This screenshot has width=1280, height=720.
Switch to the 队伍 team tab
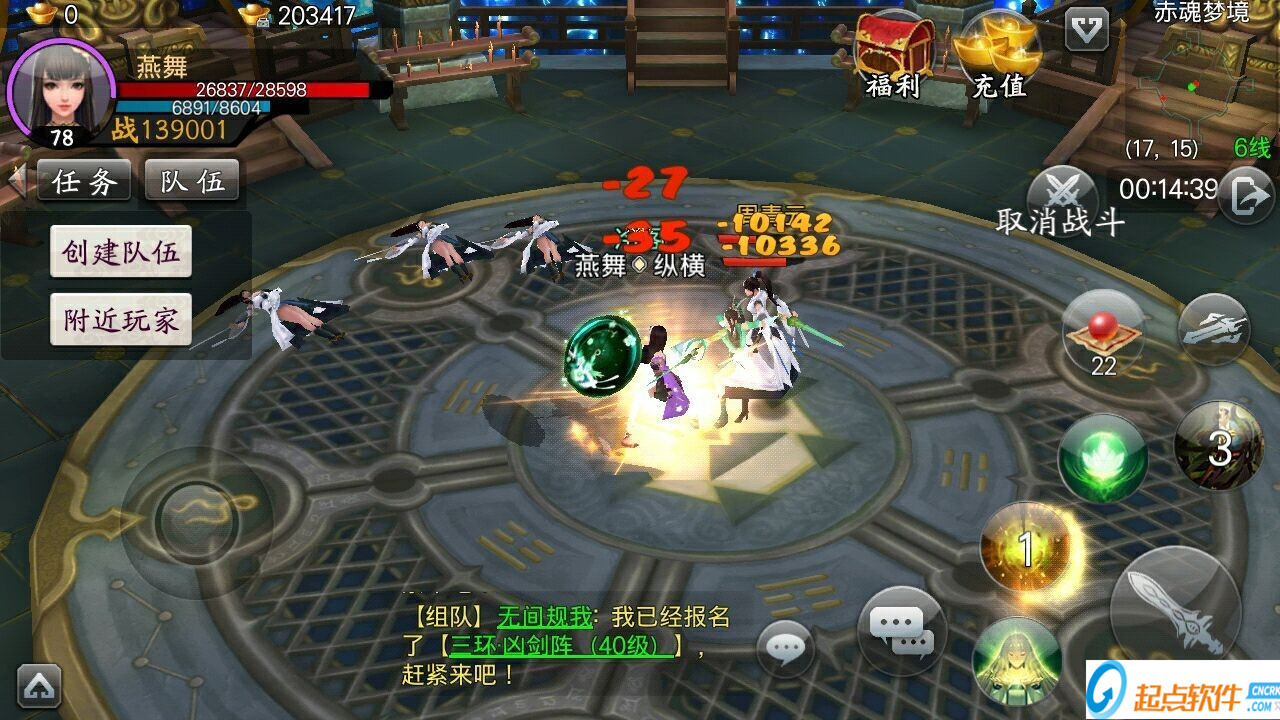[x=192, y=181]
